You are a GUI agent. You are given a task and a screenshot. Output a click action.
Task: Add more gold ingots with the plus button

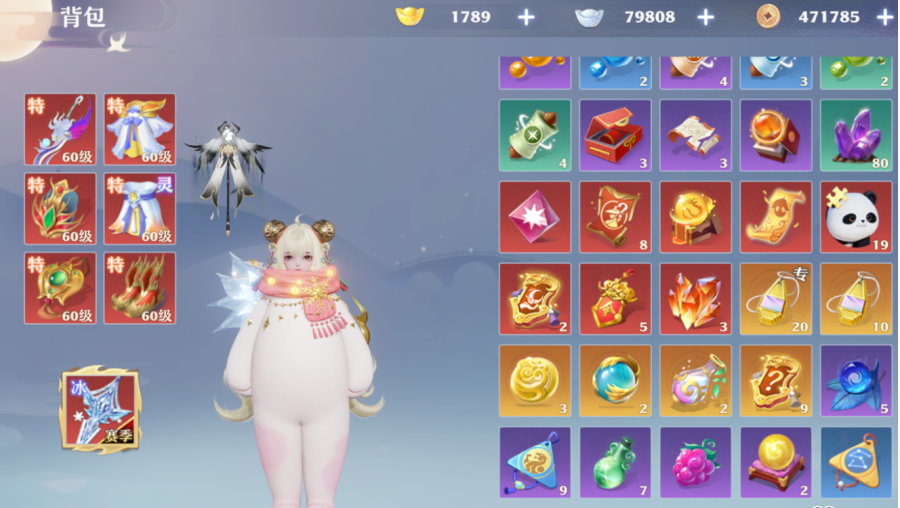coord(526,17)
